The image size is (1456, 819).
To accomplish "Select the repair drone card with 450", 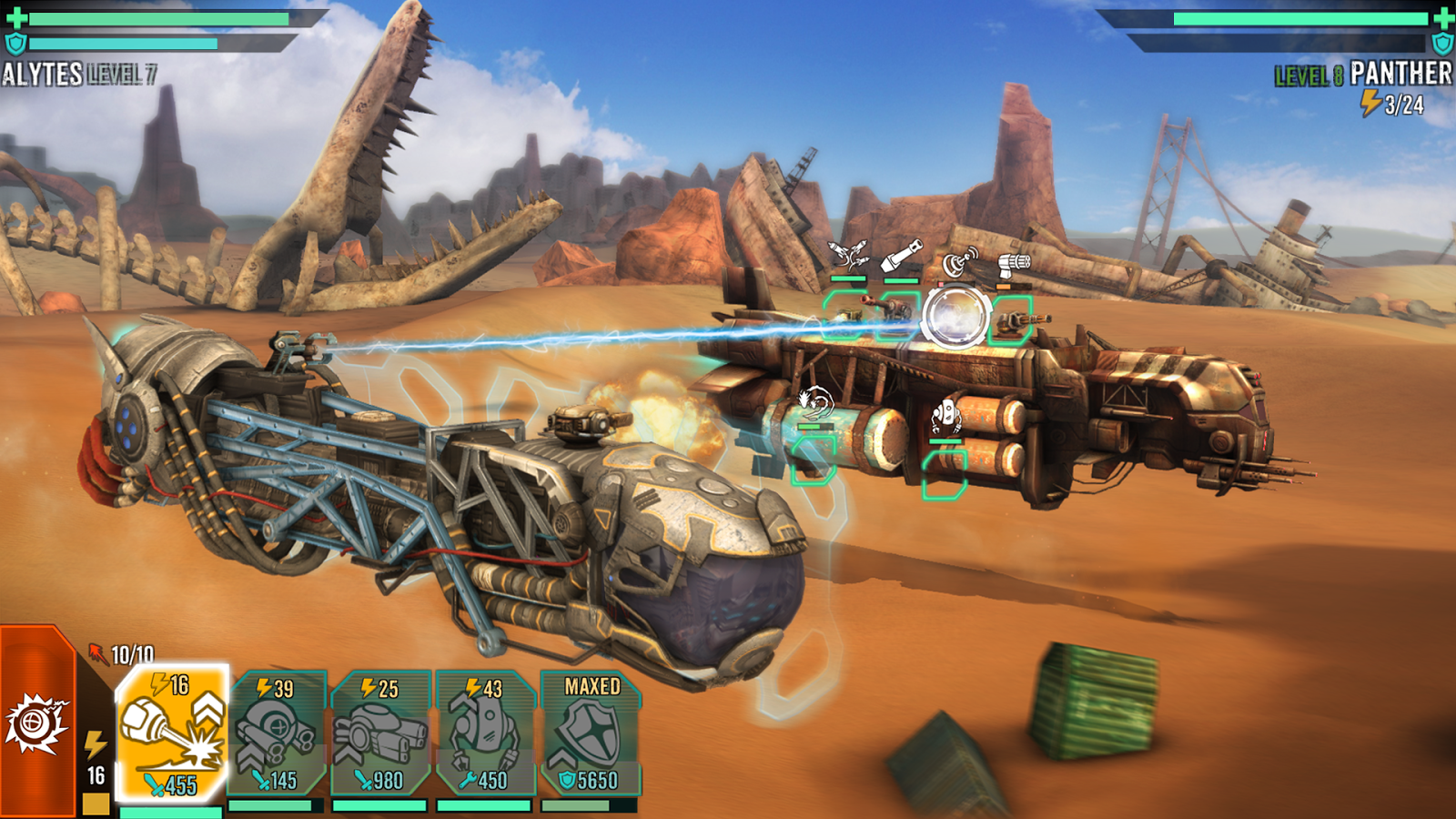I will click(485, 733).
